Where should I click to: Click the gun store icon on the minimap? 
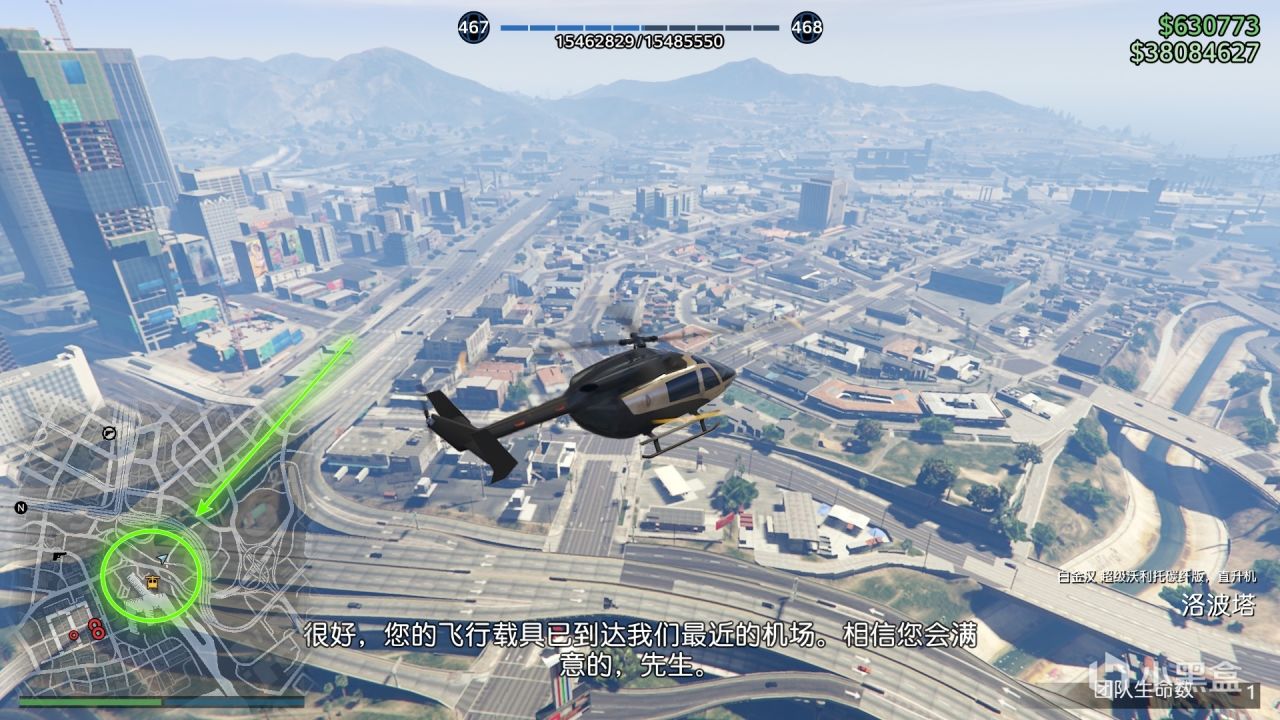(x=59, y=556)
